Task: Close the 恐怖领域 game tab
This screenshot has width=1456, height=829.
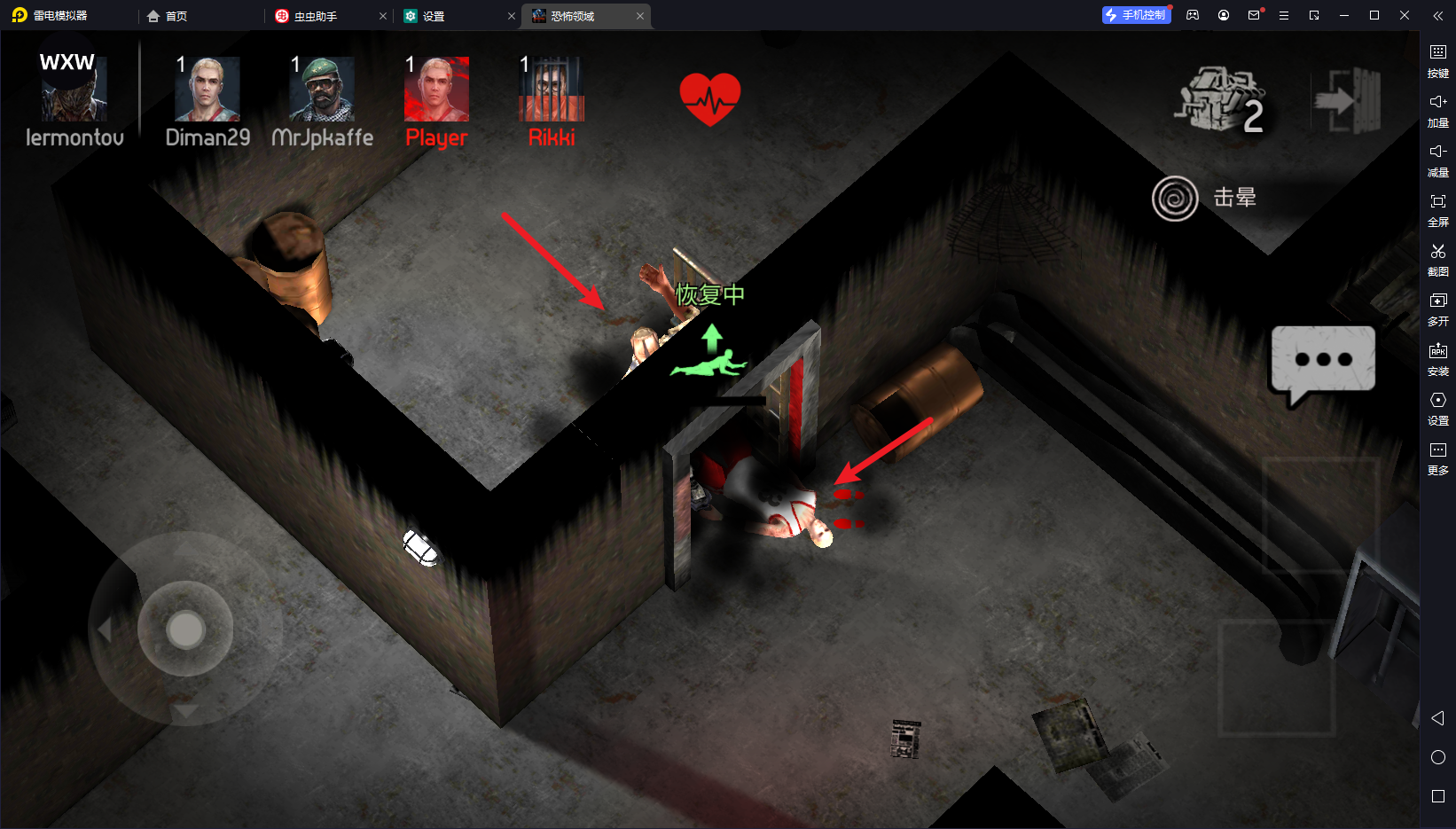Action: point(640,16)
